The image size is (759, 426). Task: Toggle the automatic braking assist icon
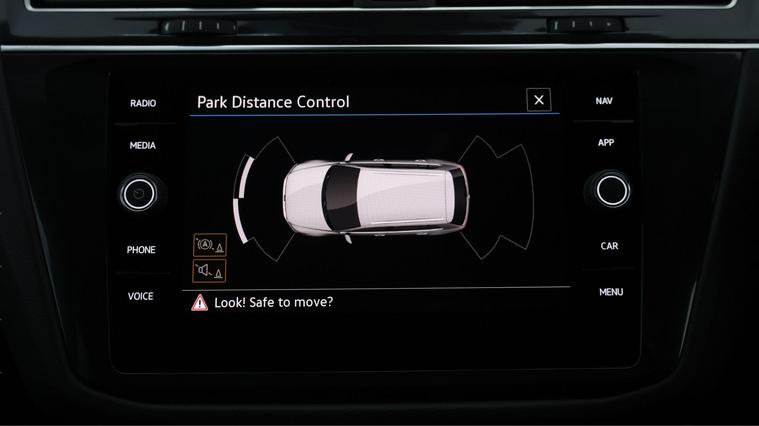pyautogui.click(x=210, y=245)
